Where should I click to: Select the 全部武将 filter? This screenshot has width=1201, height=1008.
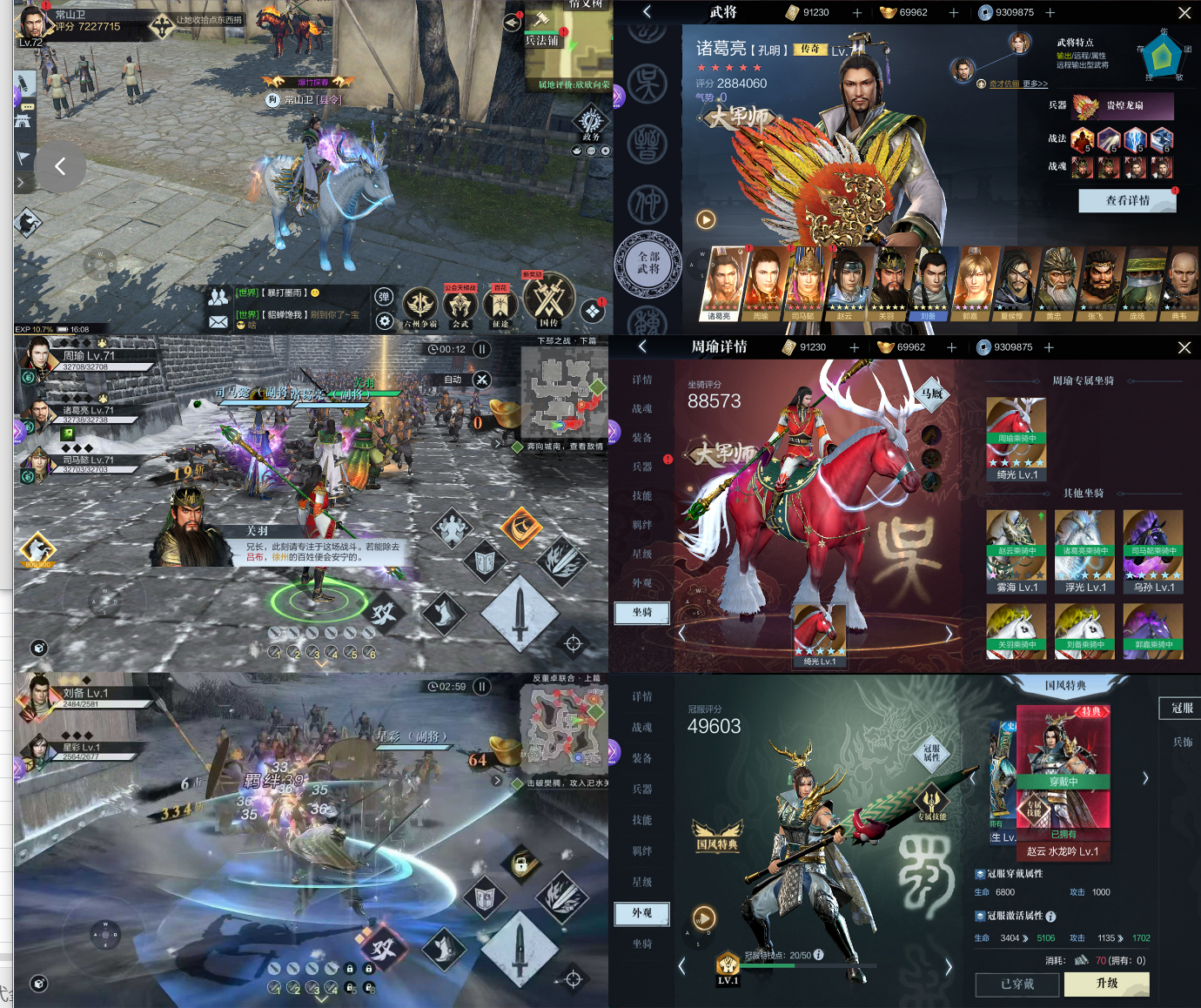tap(648, 263)
